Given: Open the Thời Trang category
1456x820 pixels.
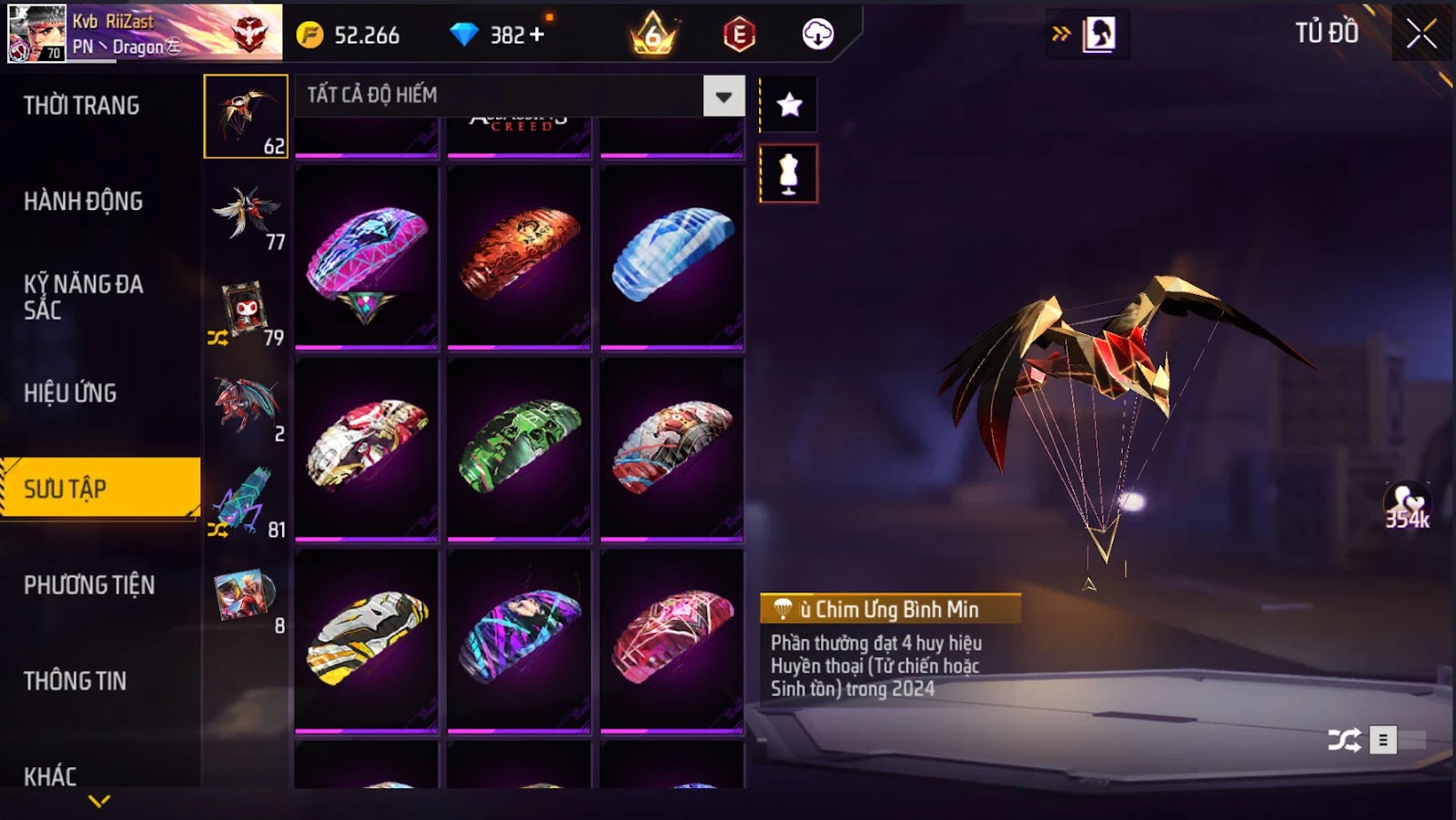Looking at the screenshot, I should point(82,106).
